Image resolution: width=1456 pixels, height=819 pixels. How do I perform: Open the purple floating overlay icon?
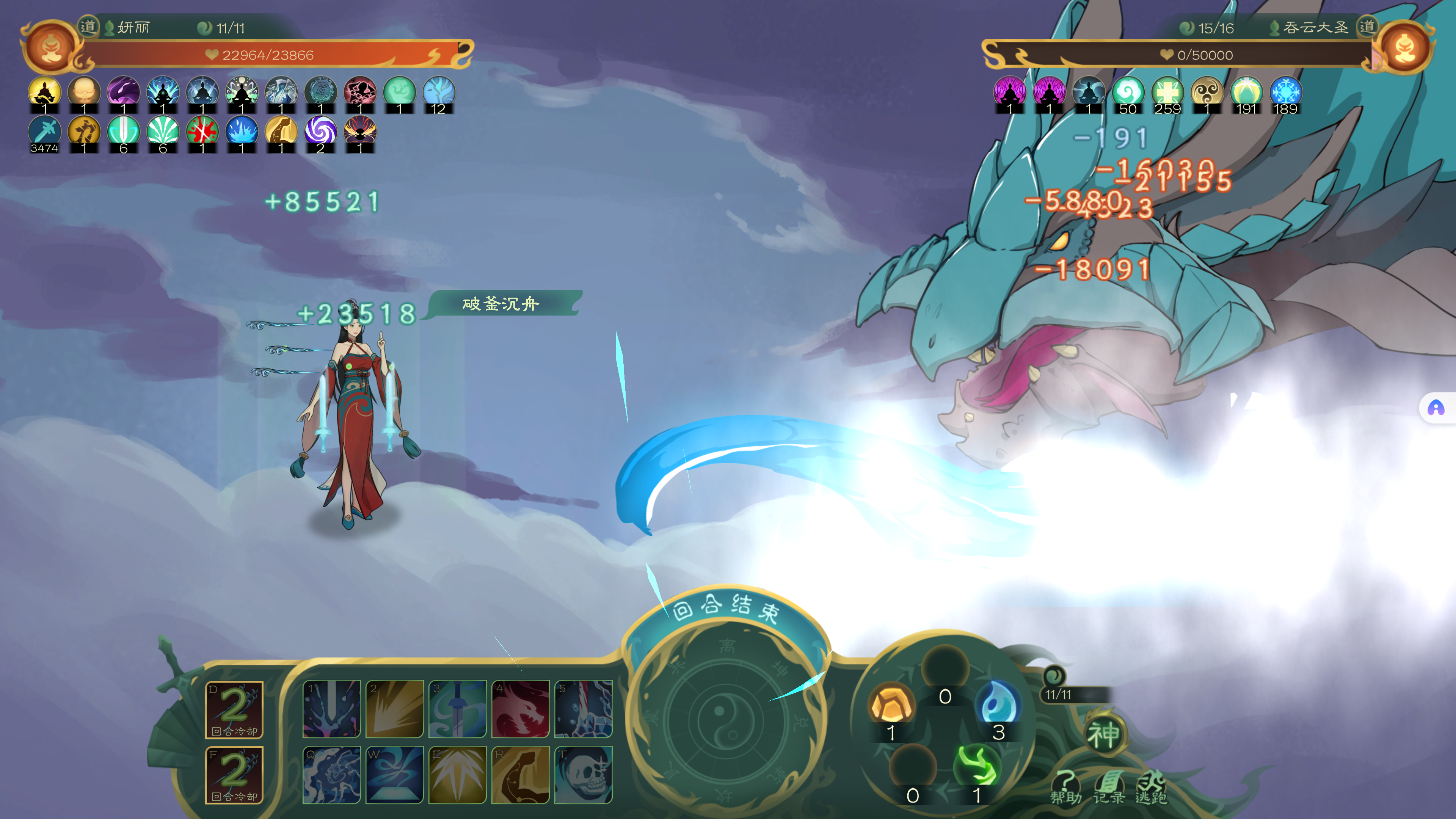(1436, 408)
